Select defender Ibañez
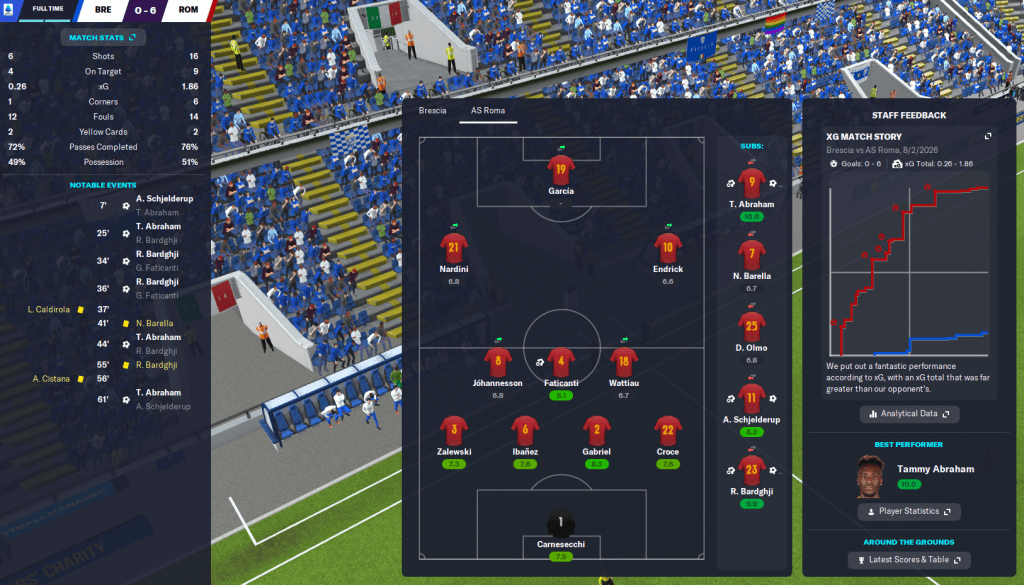Screen dimensions: 1024x585 pyautogui.click(x=526, y=431)
